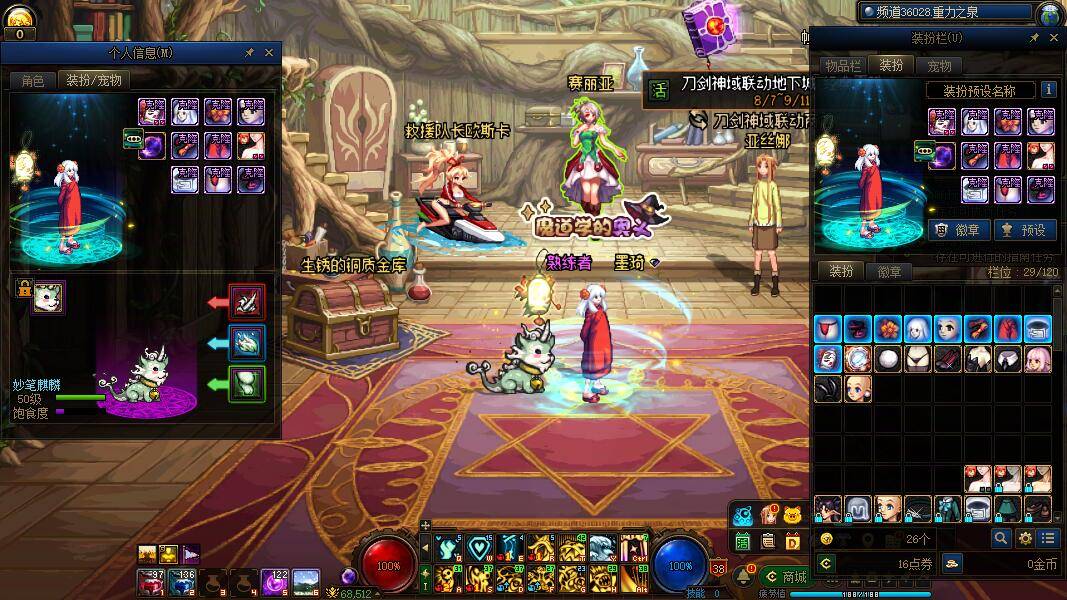Close the 个人信息 personal info window
Viewport: 1067px width, 600px height.
(x=269, y=52)
